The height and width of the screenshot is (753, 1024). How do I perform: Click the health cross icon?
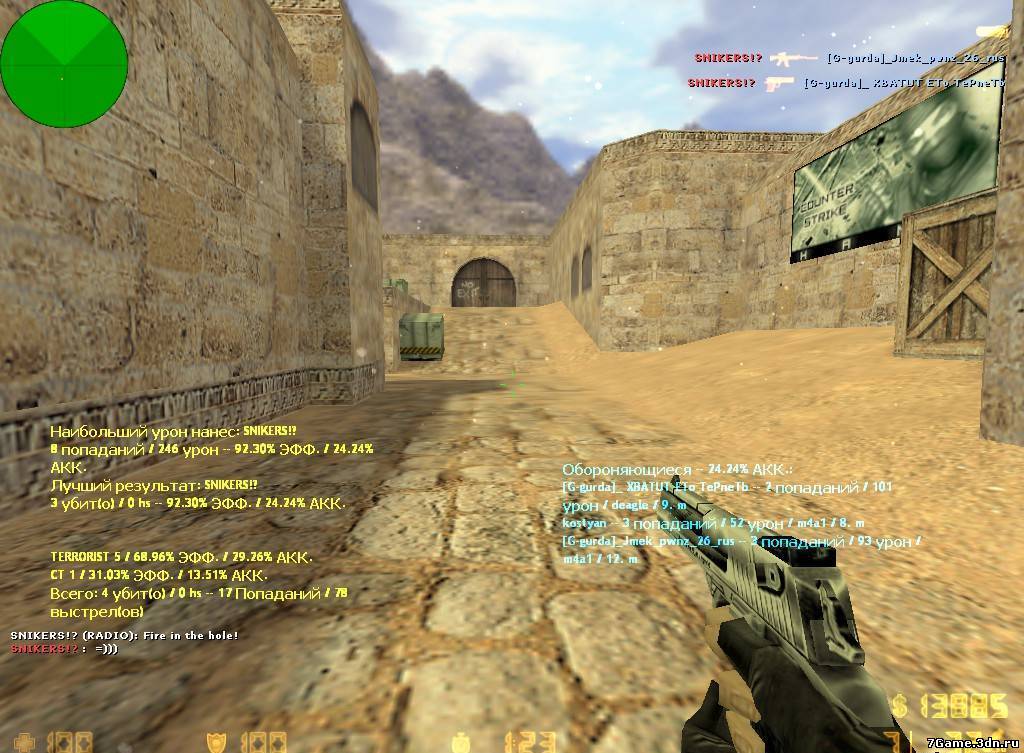tap(26, 743)
